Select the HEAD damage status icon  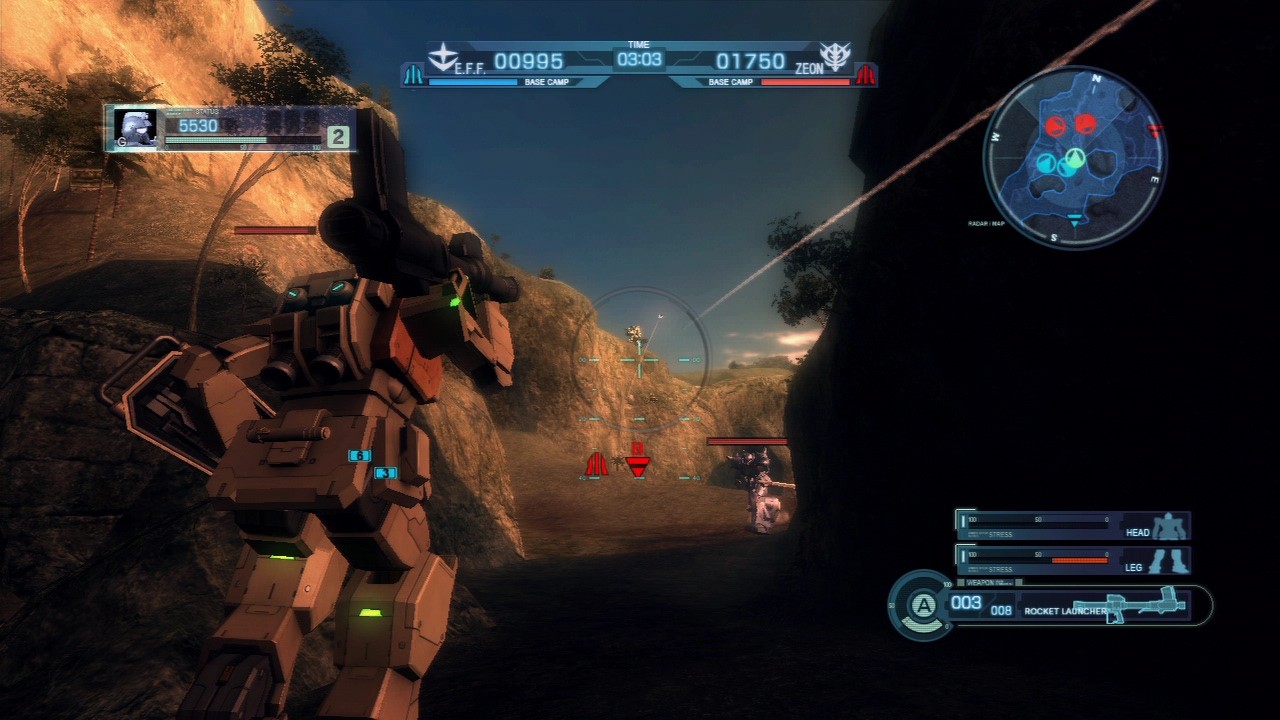point(1168,526)
